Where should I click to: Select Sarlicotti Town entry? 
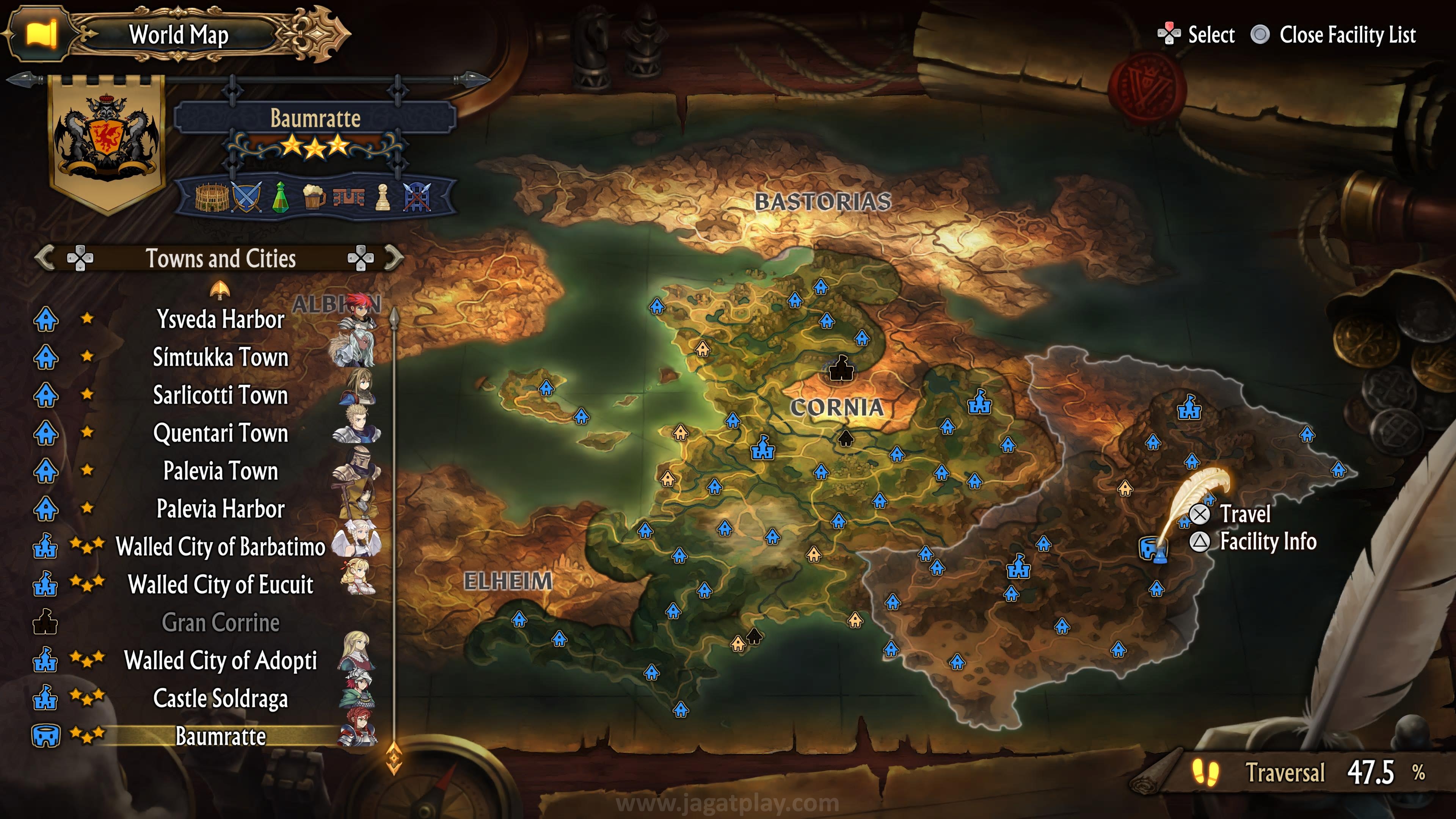pyautogui.click(x=220, y=395)
